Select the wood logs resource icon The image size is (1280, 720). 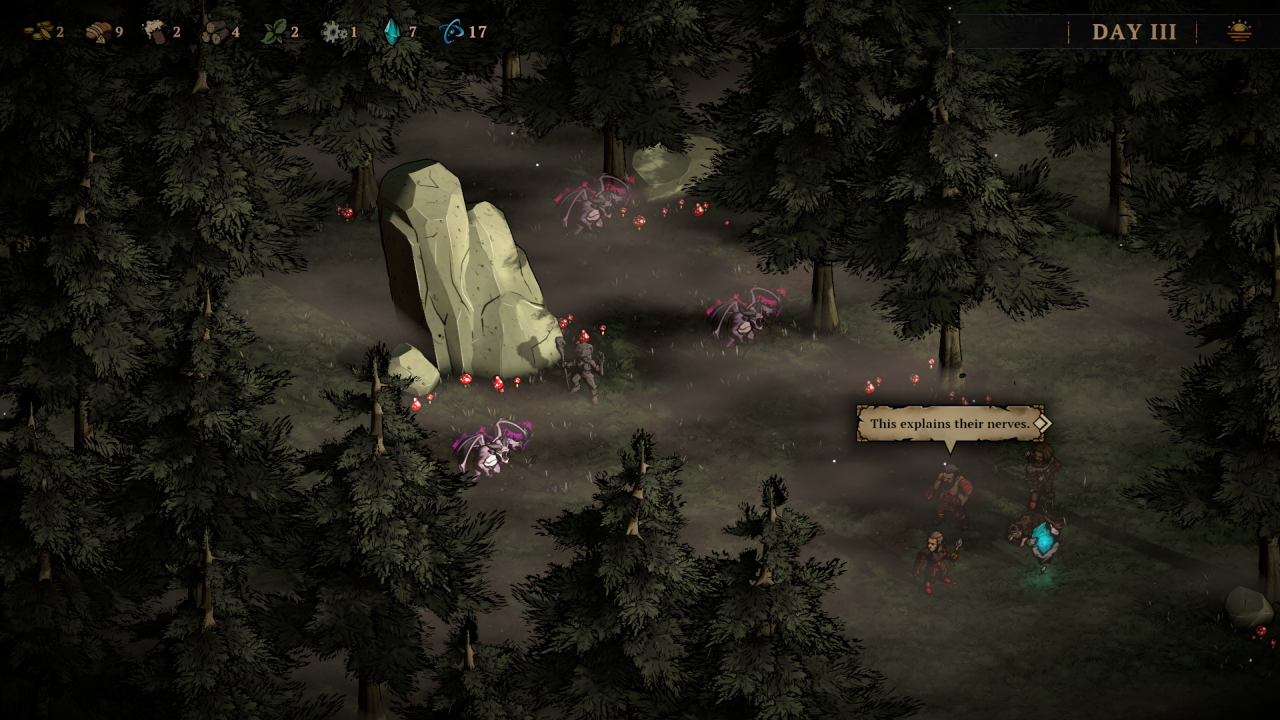pyautogui.click(x=214, y=32)
